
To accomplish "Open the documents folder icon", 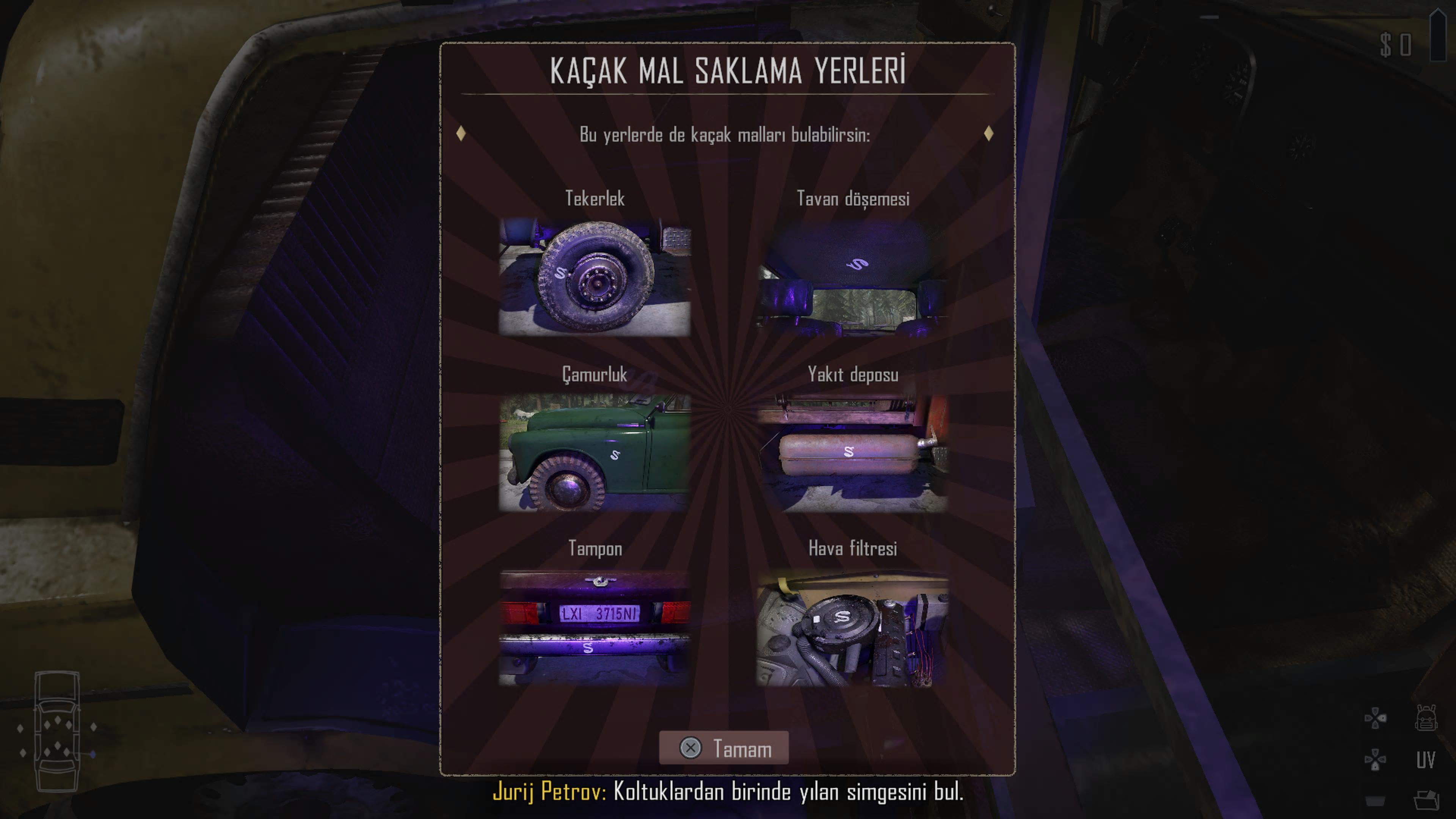I will click(1426, 800).
